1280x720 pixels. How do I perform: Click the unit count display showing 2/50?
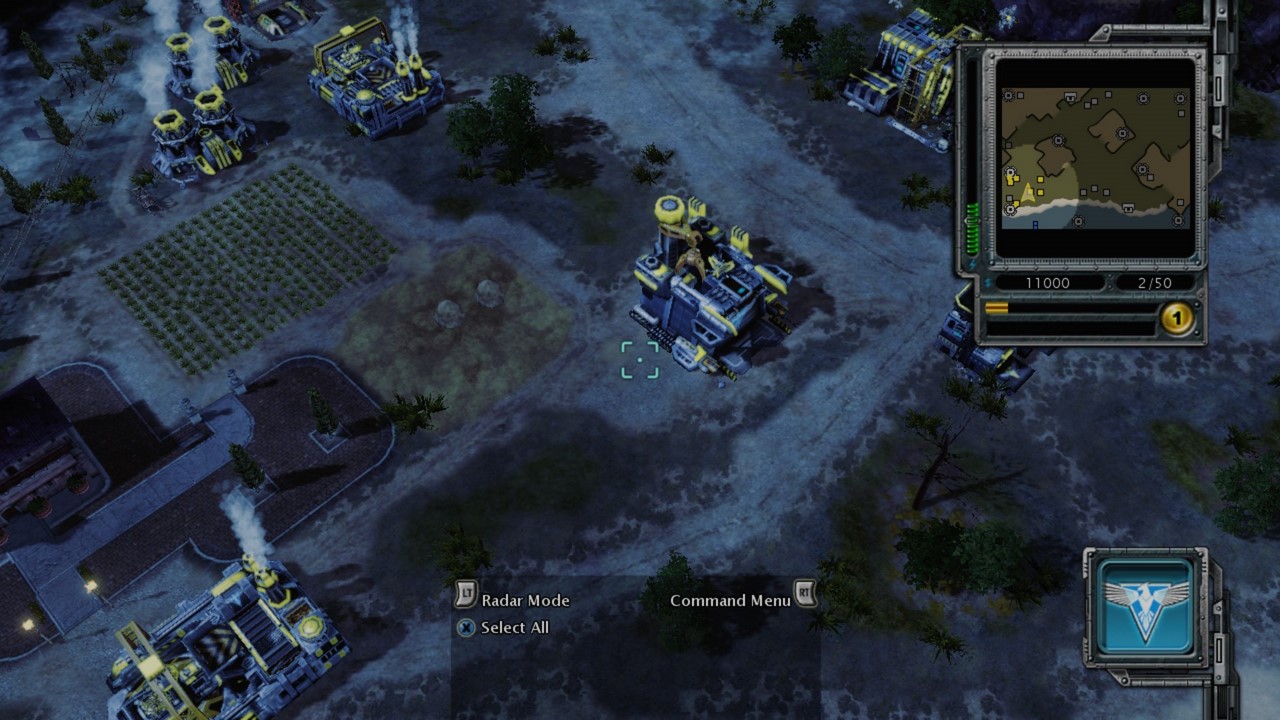point(1155,282)
